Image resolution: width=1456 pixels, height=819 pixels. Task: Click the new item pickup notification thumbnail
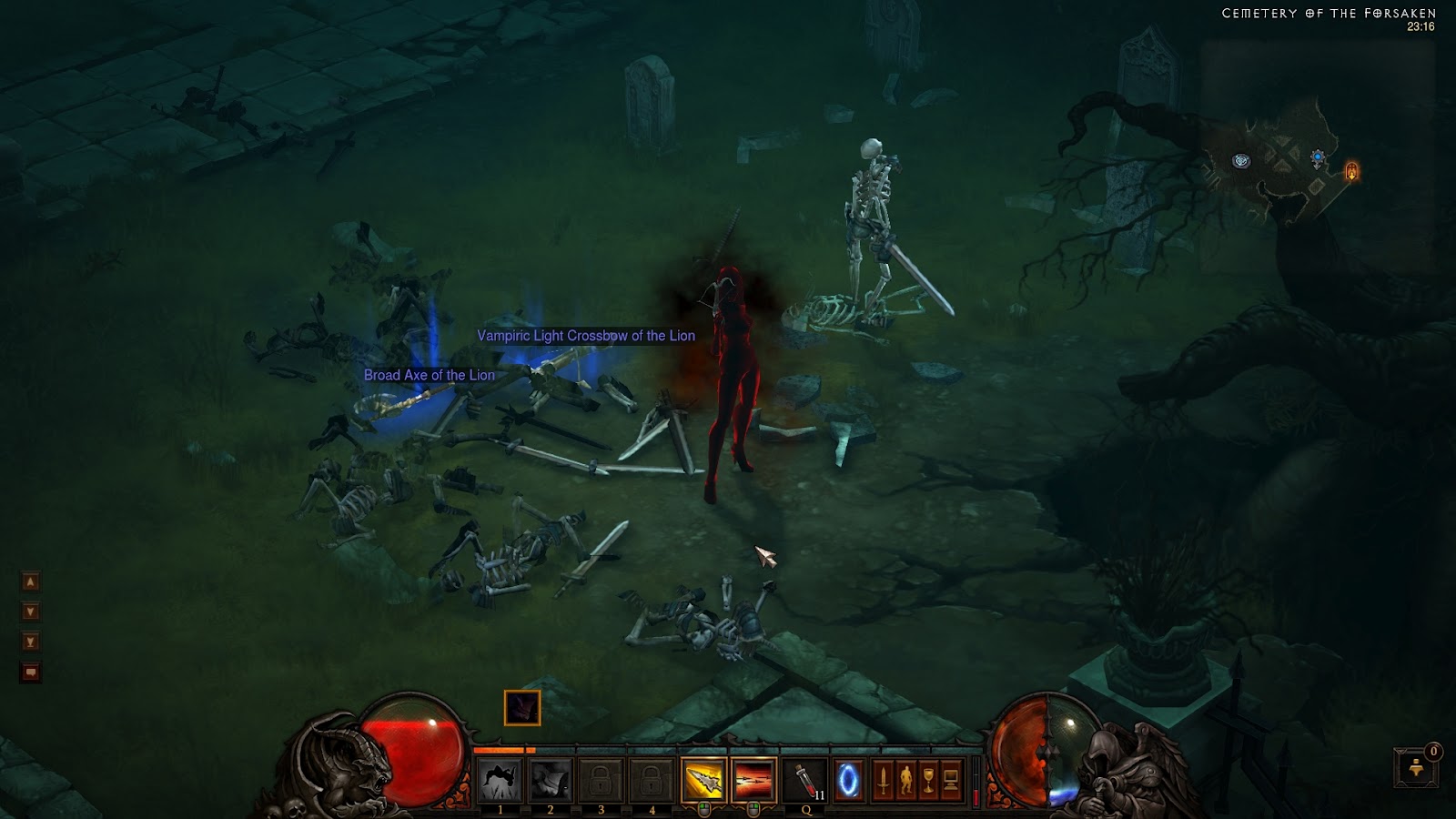point(522,709)
